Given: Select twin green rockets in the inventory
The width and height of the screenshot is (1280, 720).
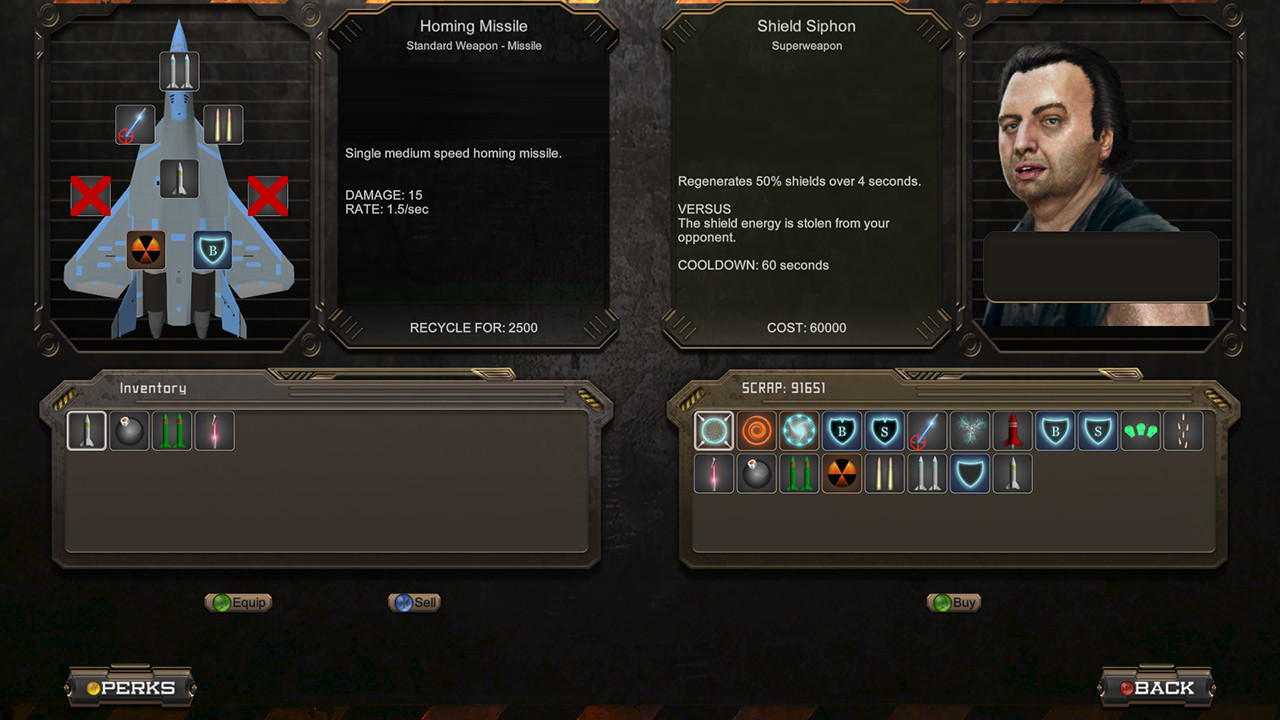Looking at the screenshot, I should (x=172, y=431).
